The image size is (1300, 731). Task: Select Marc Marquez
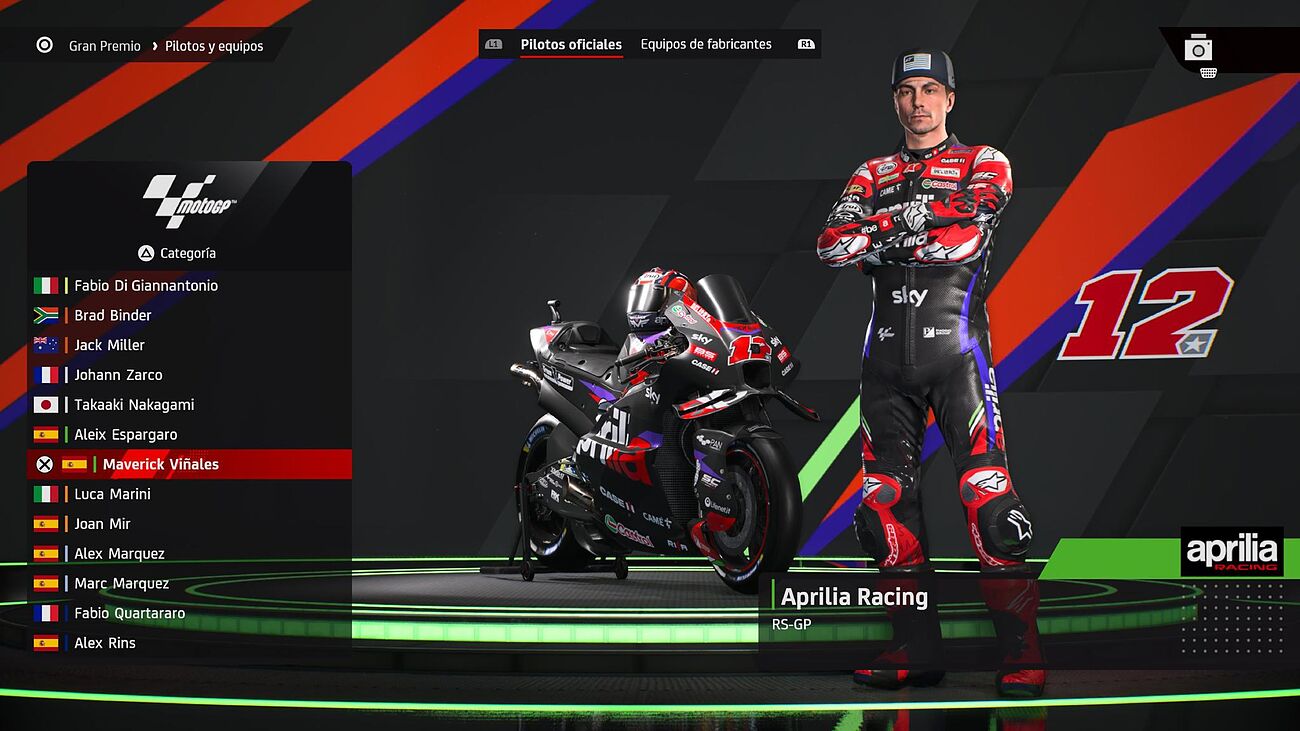121,584
